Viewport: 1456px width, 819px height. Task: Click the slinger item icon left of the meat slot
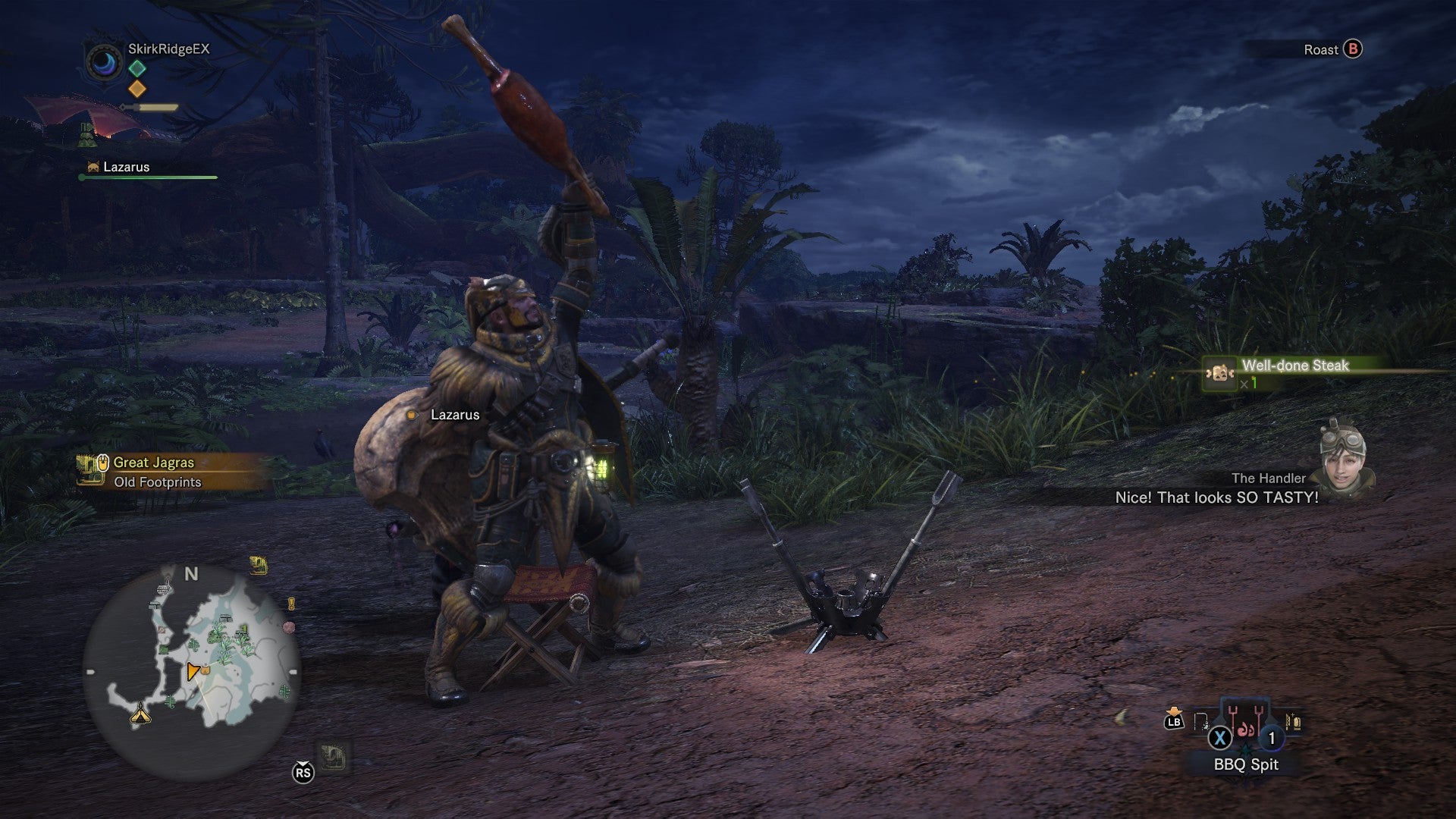(1200, 723)
